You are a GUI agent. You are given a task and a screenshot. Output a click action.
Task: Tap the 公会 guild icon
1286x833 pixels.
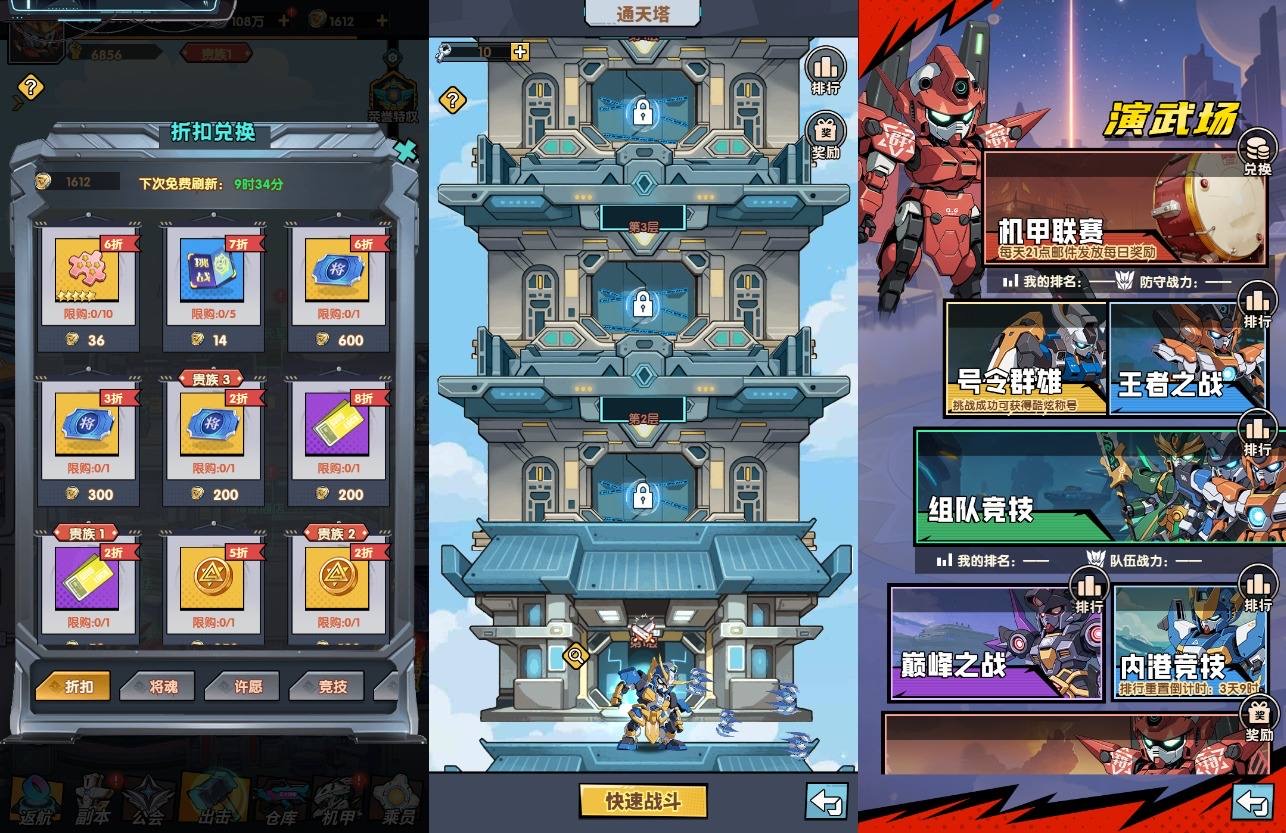[150, 800]
